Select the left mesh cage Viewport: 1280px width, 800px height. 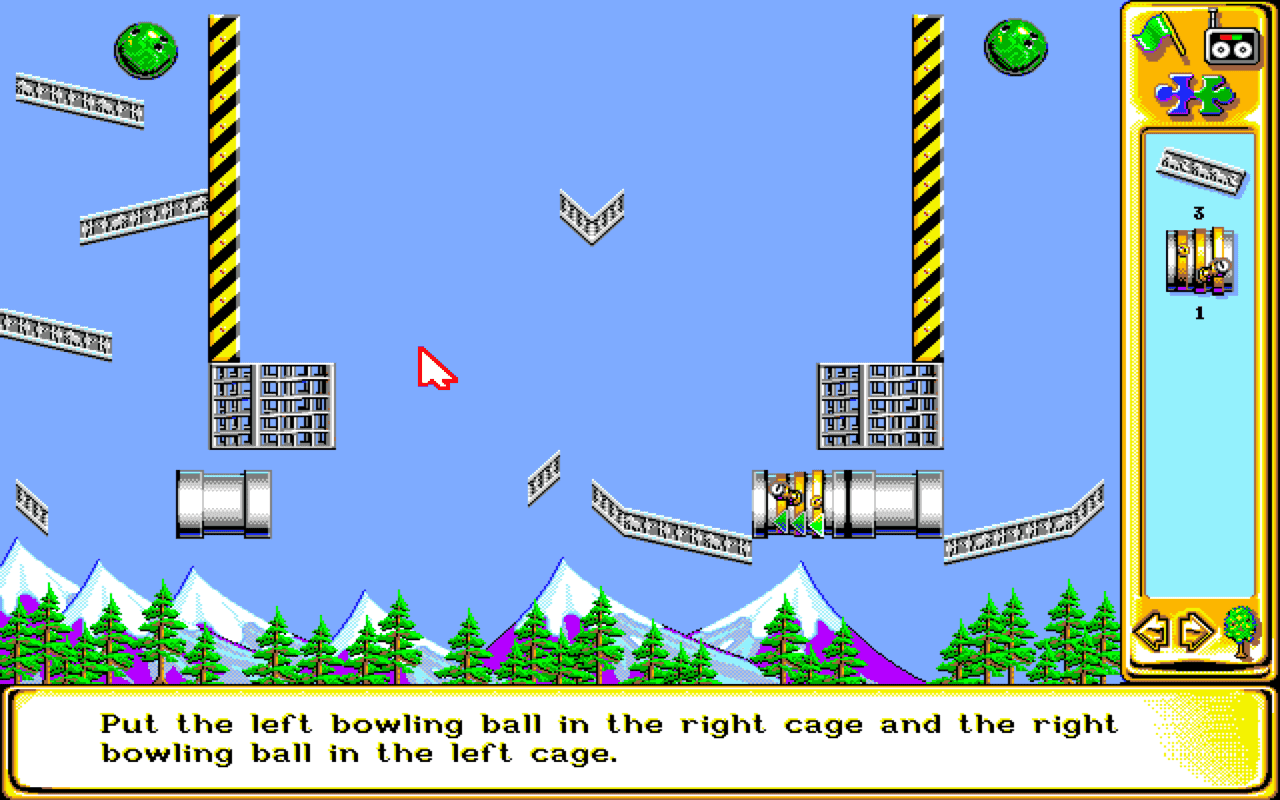pyautogui.click(x=270, y=405)
